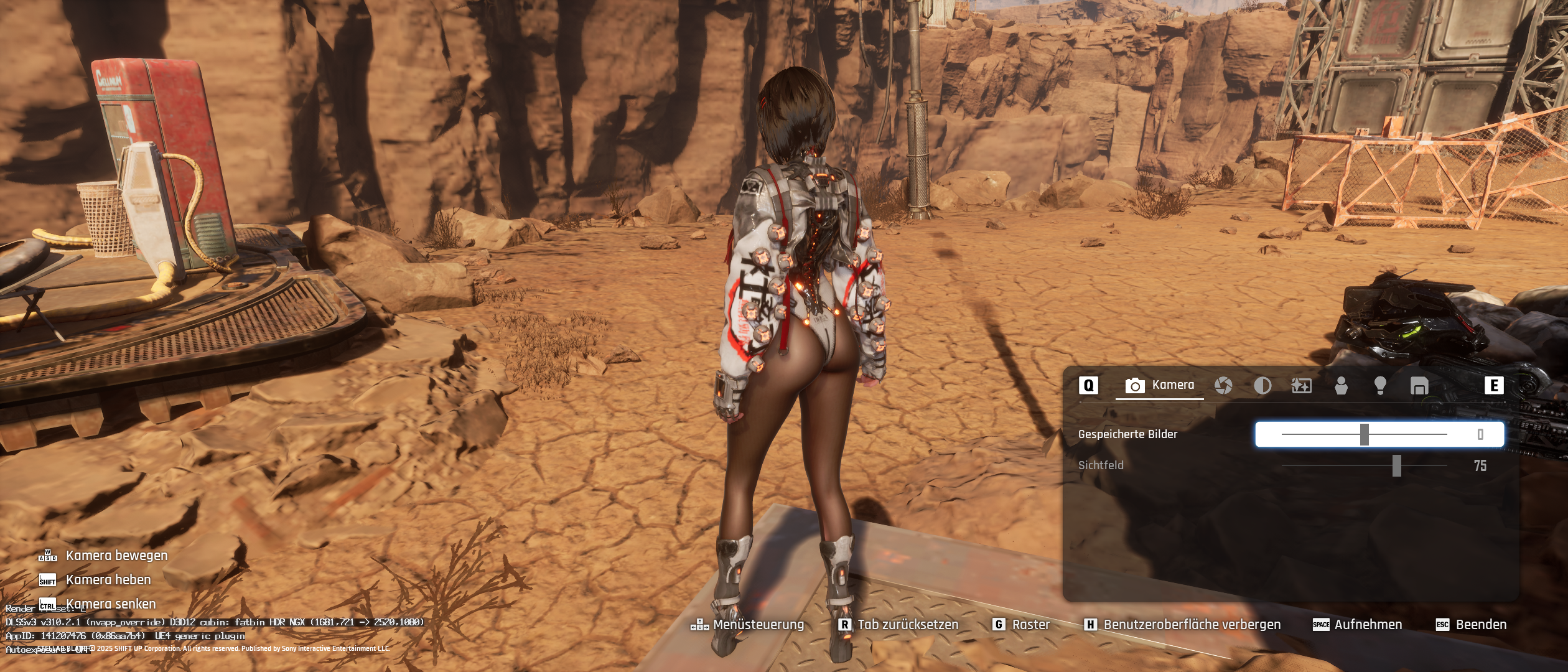
Task: Open the floppy disk save tab
Action: pos(1419,386)
